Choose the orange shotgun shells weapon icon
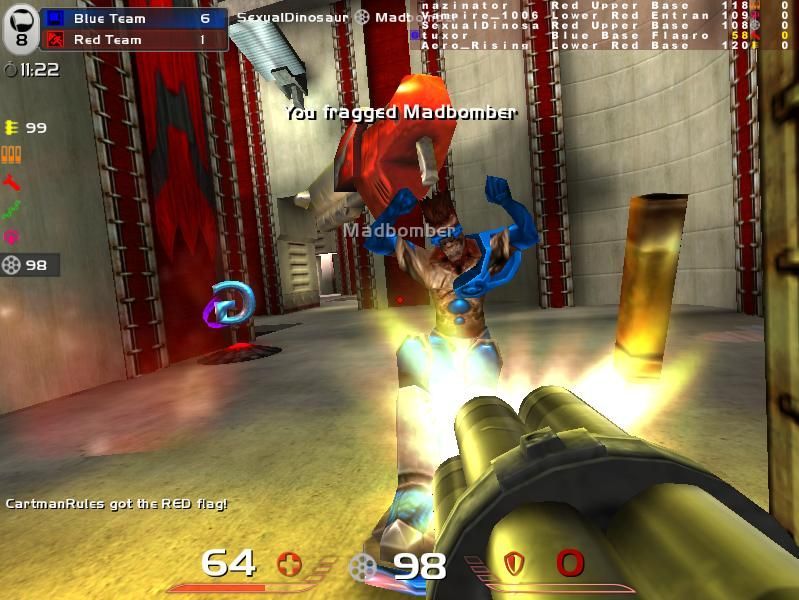This screenshot has width=799, height=600. (12, 154)
